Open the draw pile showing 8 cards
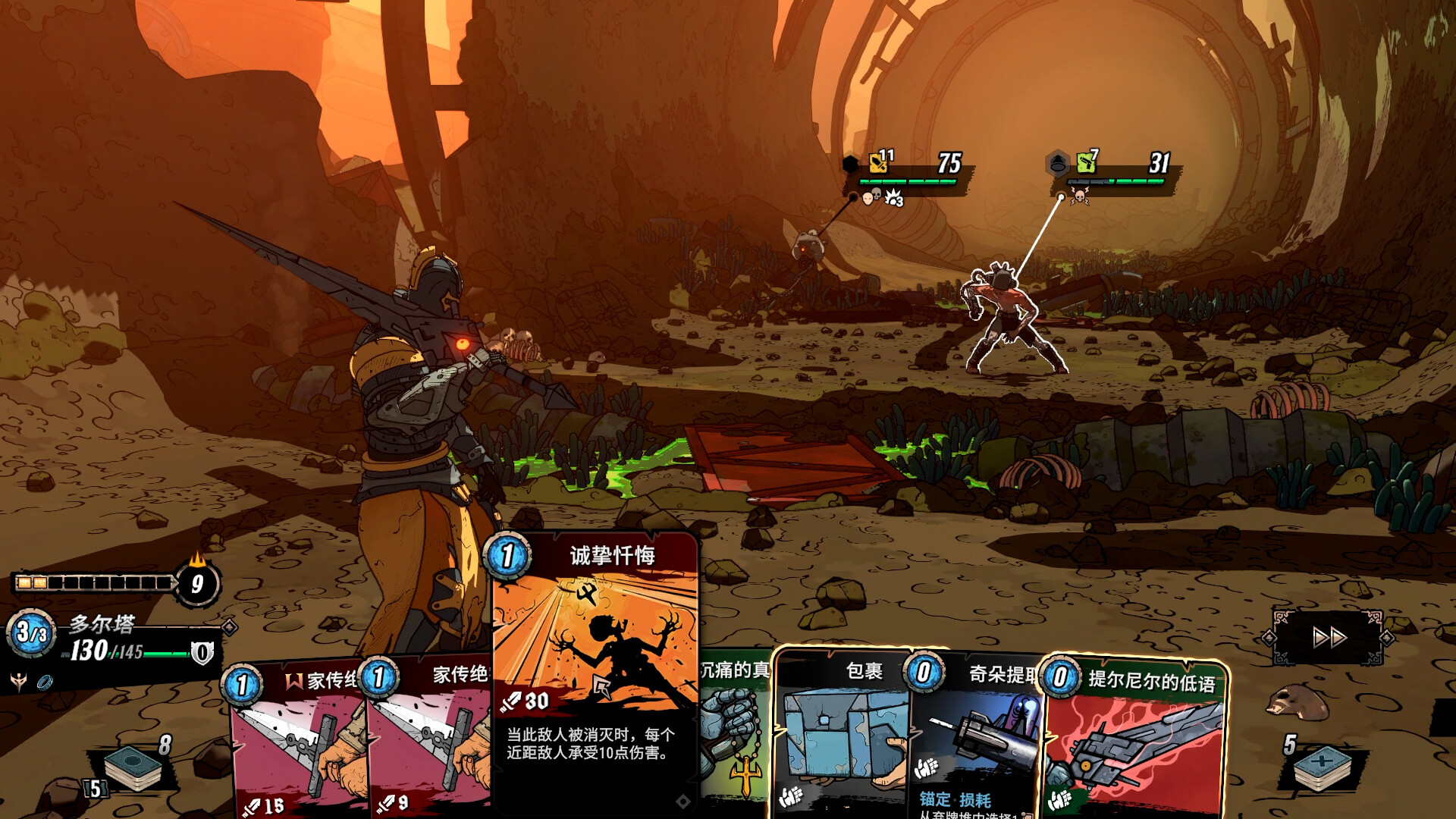This screenshot has width=1456, height=819. pyautogui.click(x=133, y=766)
